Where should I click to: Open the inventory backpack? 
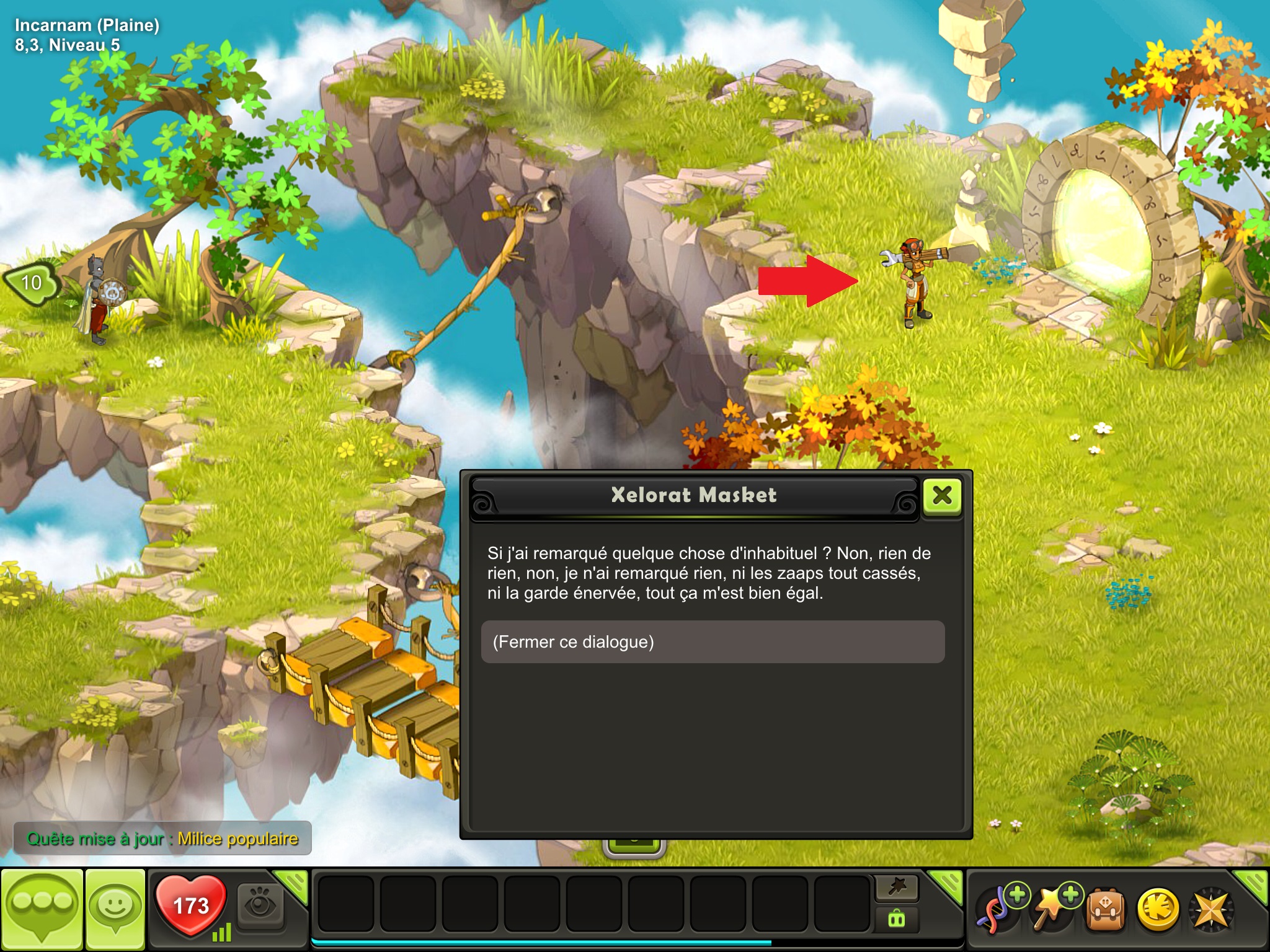(x=1104, y=910)
